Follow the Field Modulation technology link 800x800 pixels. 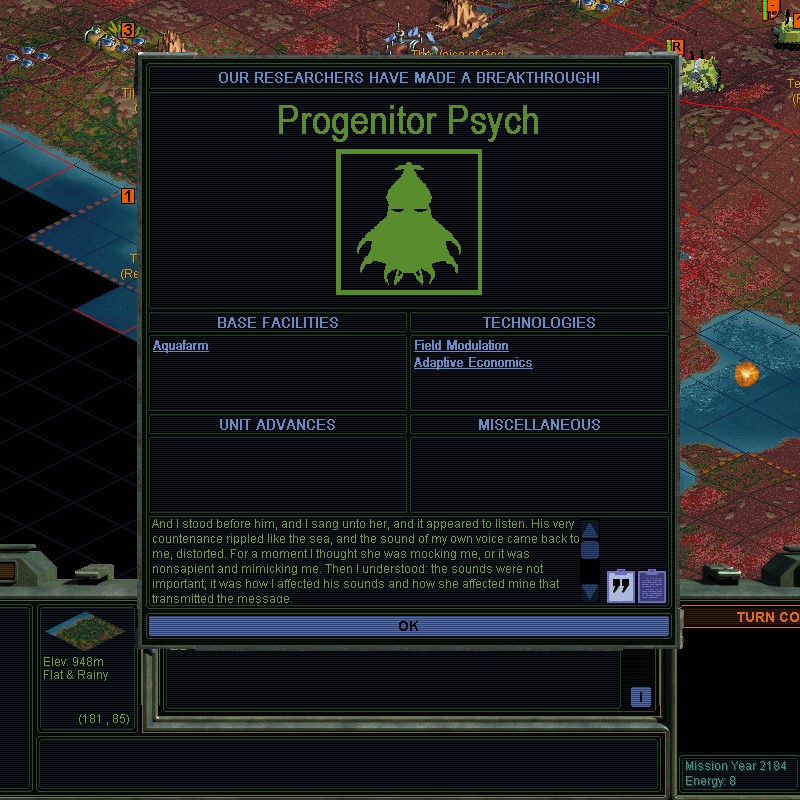tap(461, 346)
